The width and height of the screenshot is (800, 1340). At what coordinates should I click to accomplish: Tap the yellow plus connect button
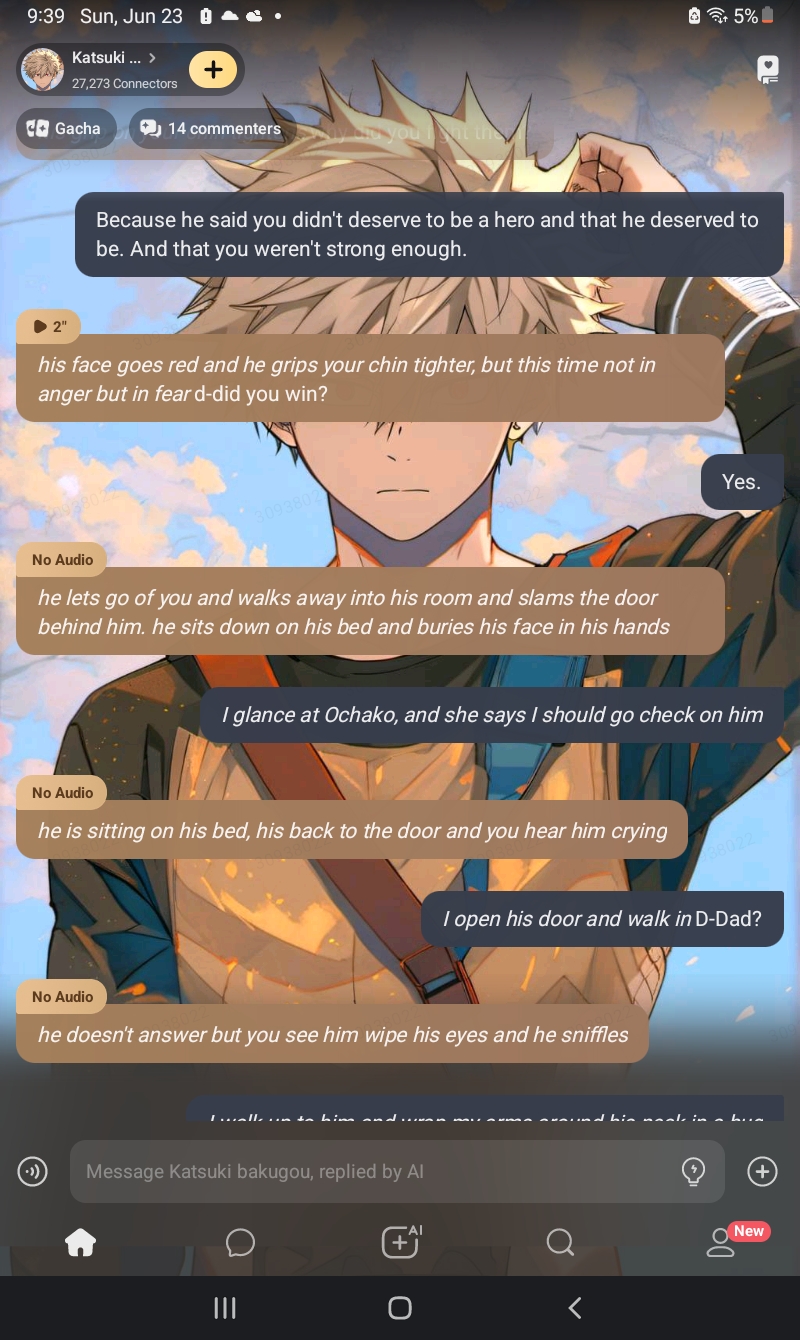212,70
